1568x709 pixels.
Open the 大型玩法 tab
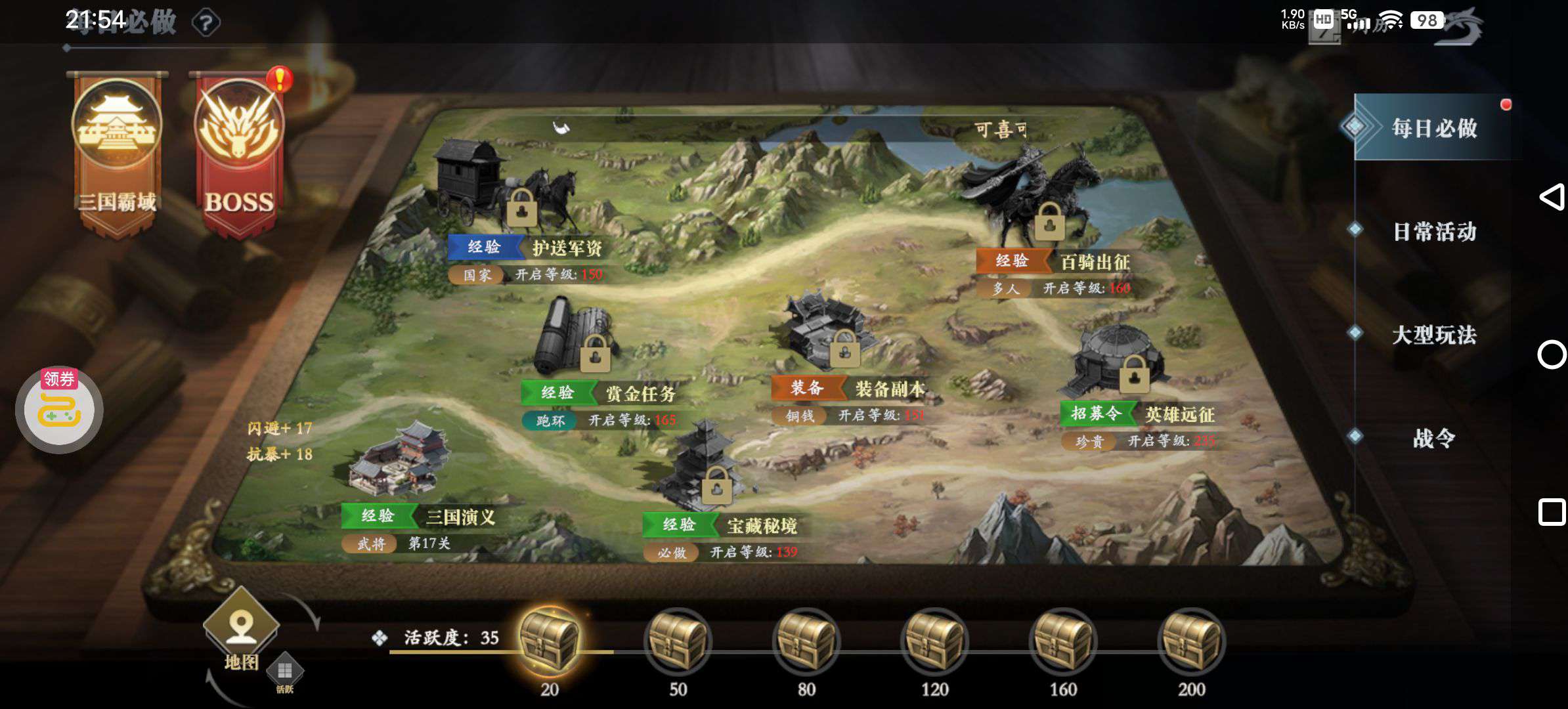pyautogui.click(x=1434, y=335)
